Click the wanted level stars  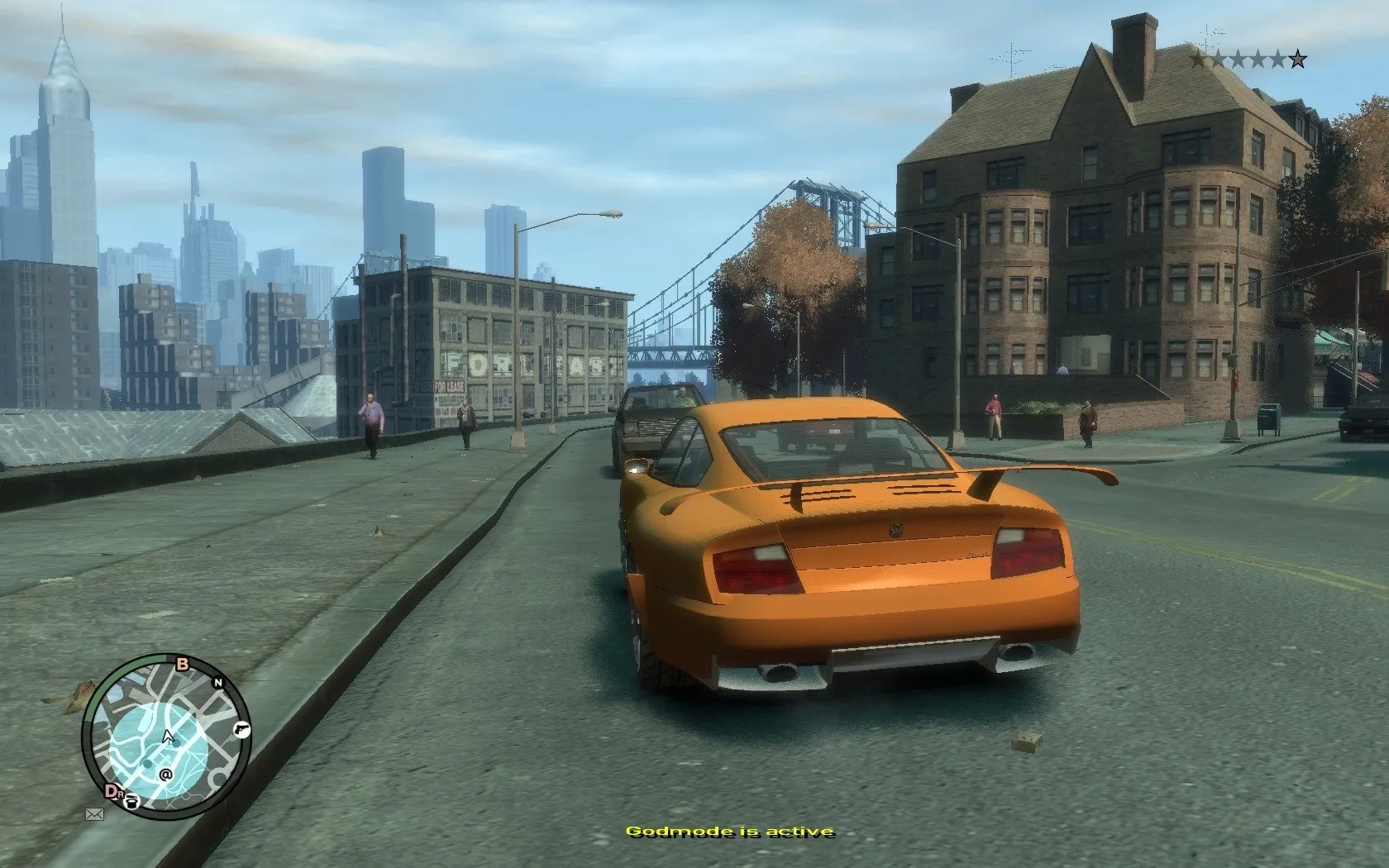click(x=1248, y=59)
